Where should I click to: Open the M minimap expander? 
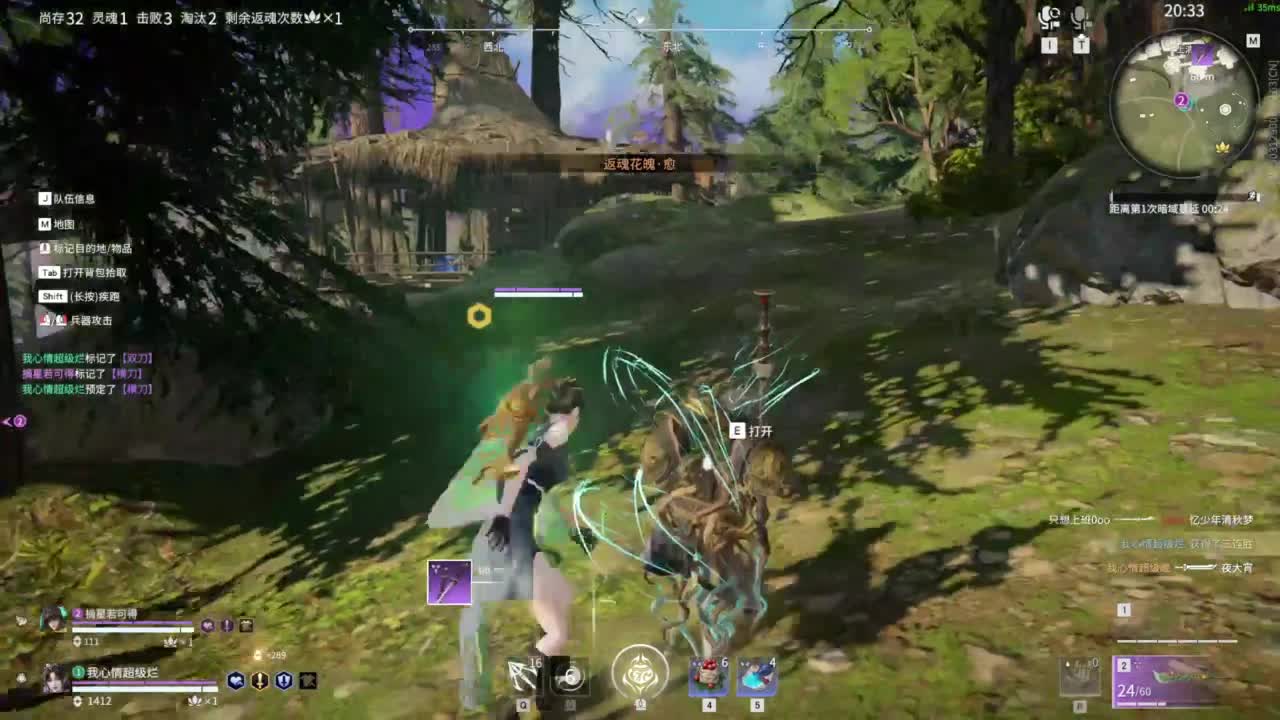[1253, 41]
